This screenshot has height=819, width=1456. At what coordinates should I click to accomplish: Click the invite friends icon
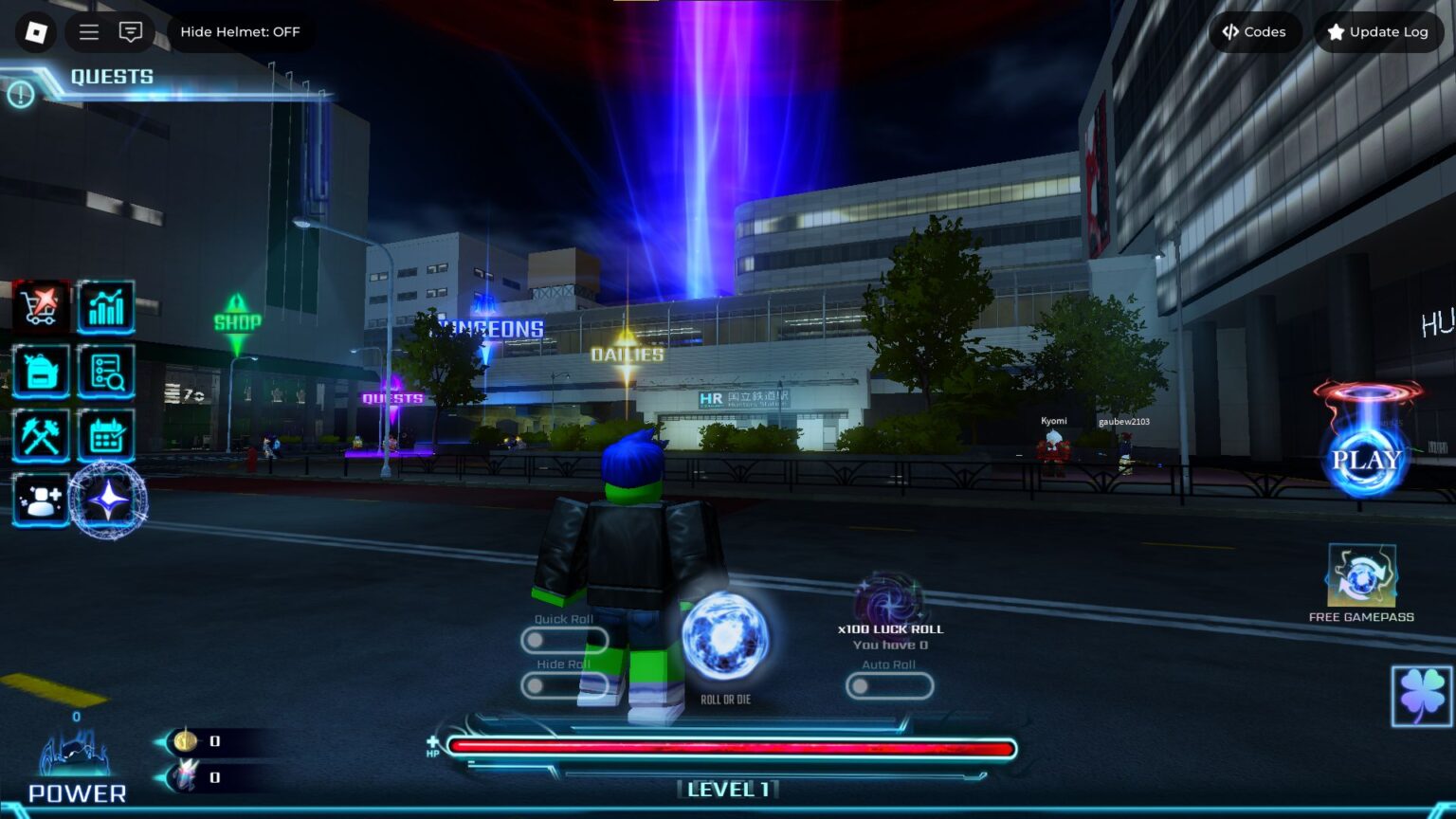pyautogui.click(x=40, y=500)
